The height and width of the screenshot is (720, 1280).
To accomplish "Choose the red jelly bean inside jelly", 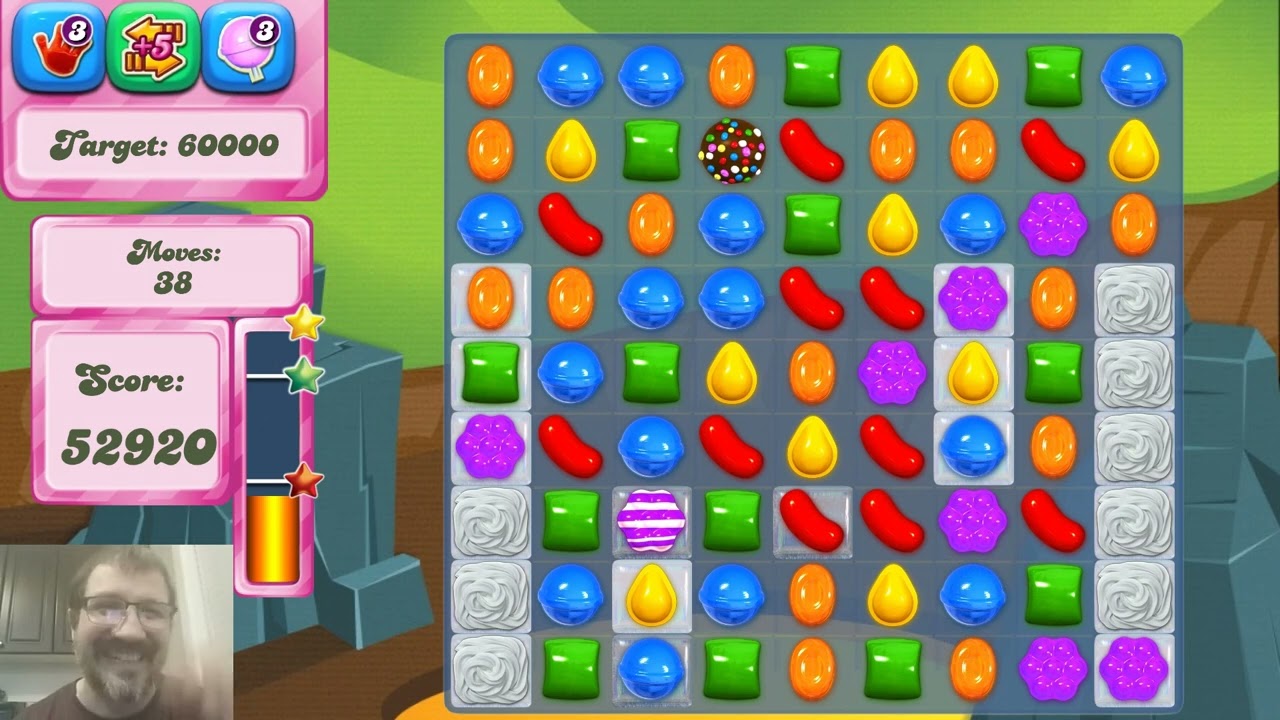I will [812, 521].
